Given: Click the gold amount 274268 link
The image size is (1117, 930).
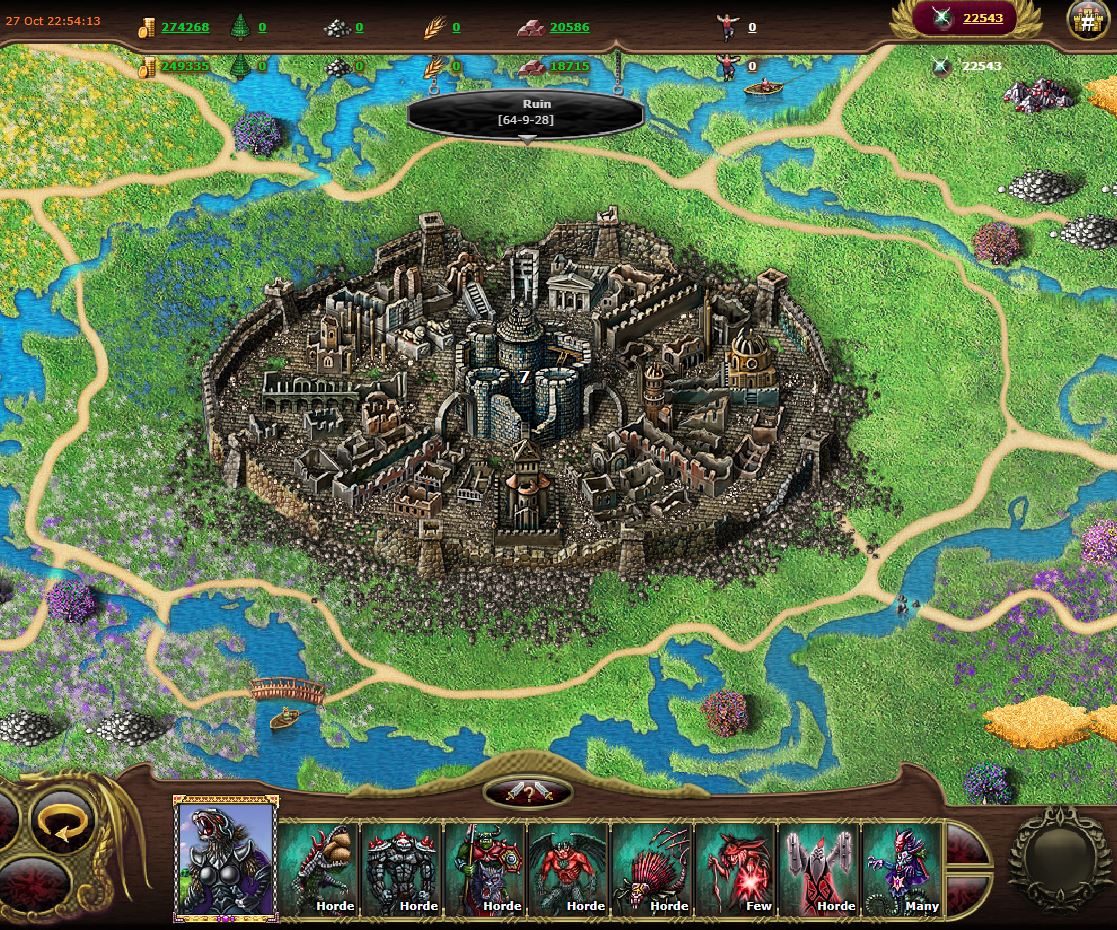Looking at the screenshot, I should coord(185,27).
